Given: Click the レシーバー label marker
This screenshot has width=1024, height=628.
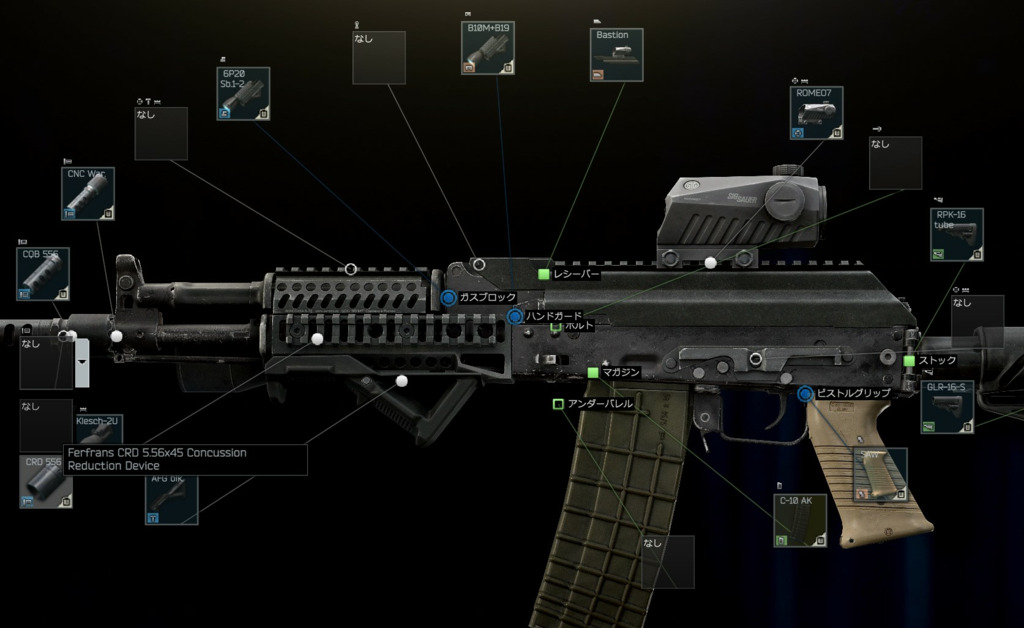Looking at the screenshot, I should pos(544,274).
